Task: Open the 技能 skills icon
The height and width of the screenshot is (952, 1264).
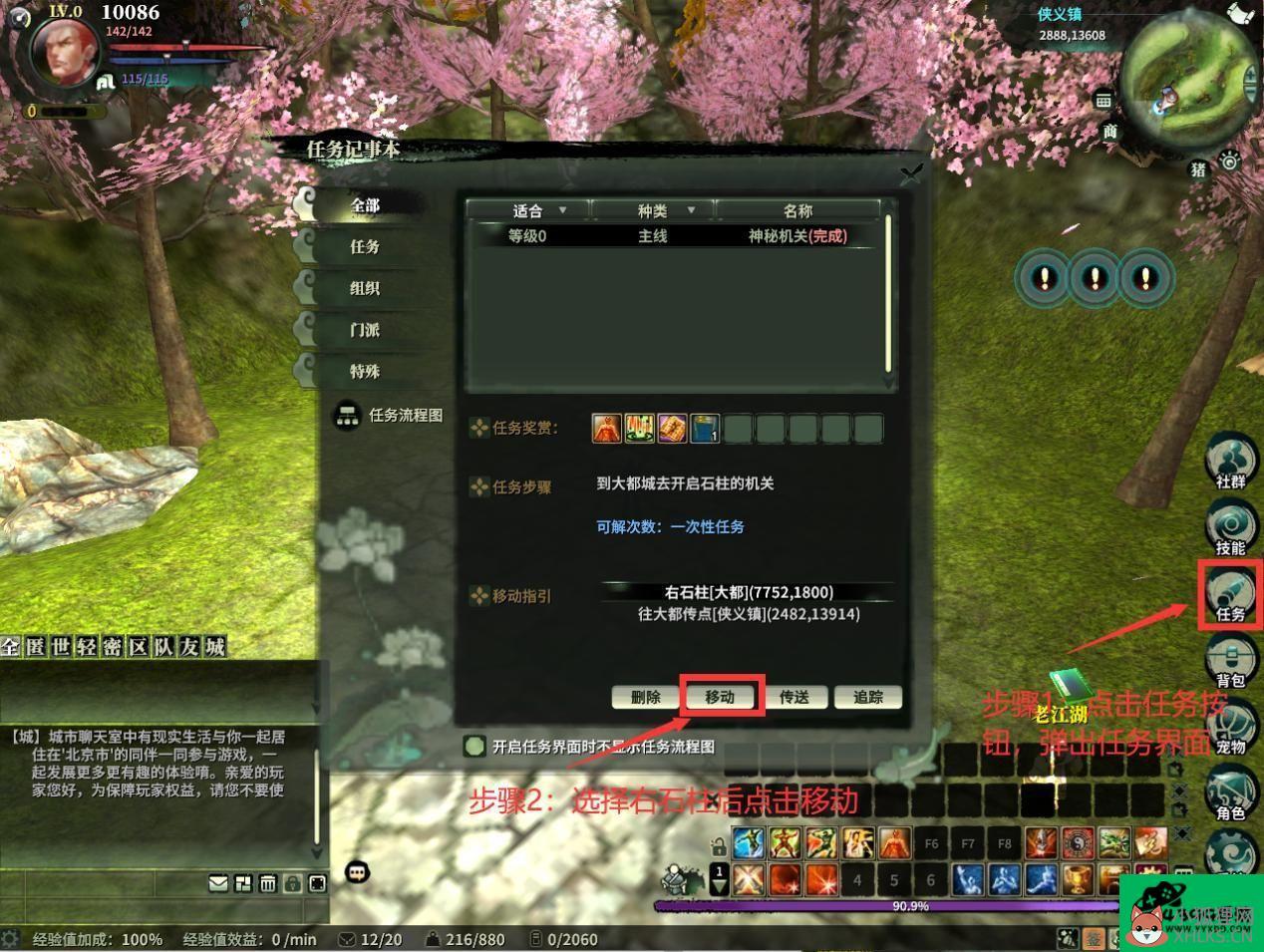Action: point(1230,528)
